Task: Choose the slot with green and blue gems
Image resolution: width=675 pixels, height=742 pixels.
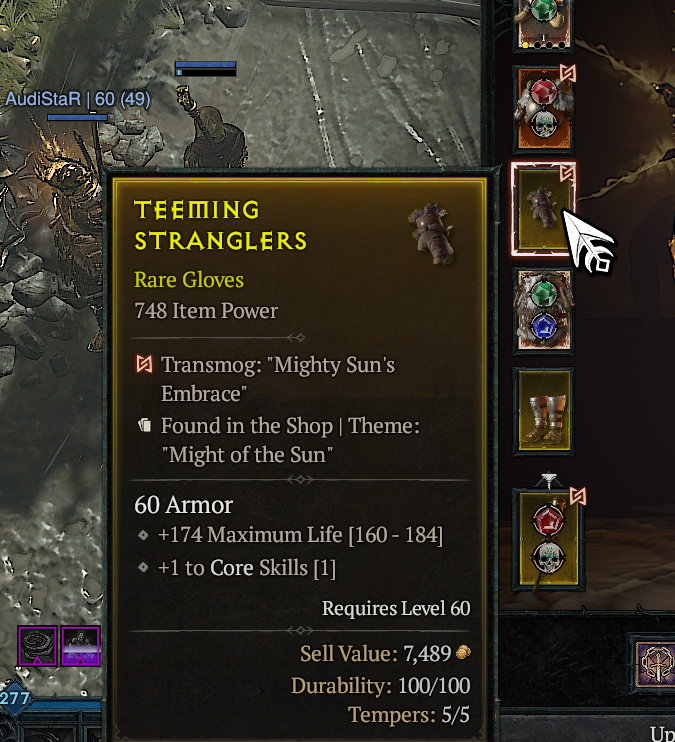Action: (544, 310)
